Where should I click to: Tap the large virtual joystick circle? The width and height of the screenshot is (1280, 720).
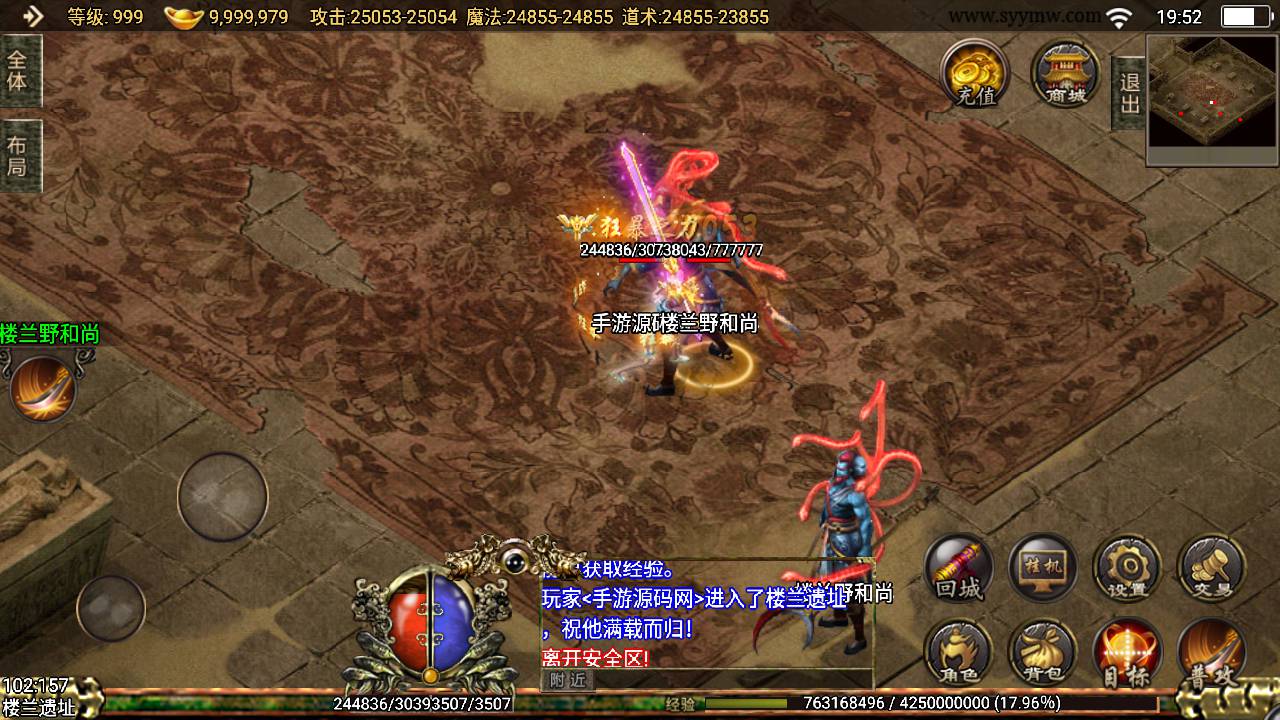[222, 497]
